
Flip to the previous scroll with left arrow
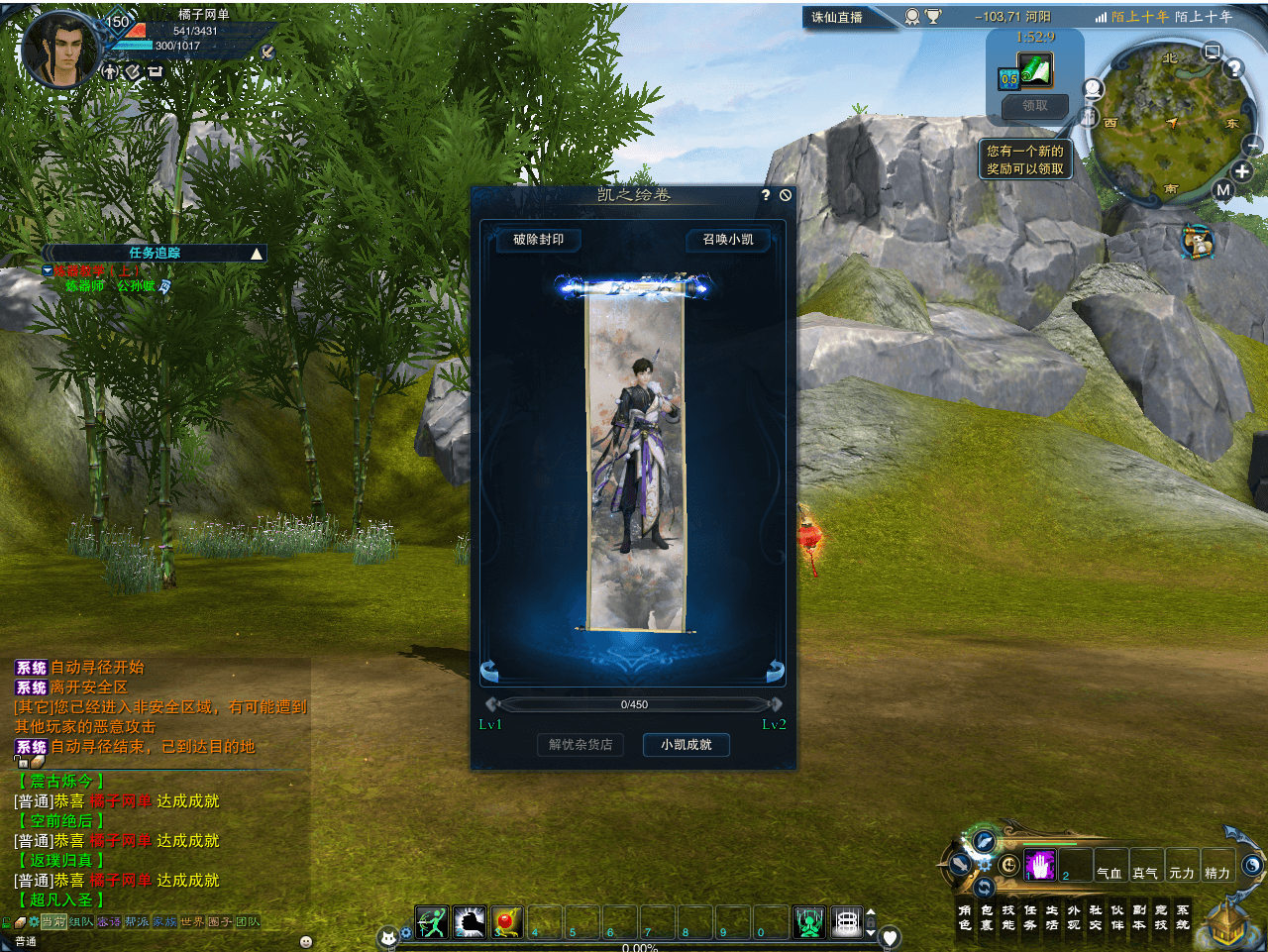pyautogui.click(x=489, y=672)
